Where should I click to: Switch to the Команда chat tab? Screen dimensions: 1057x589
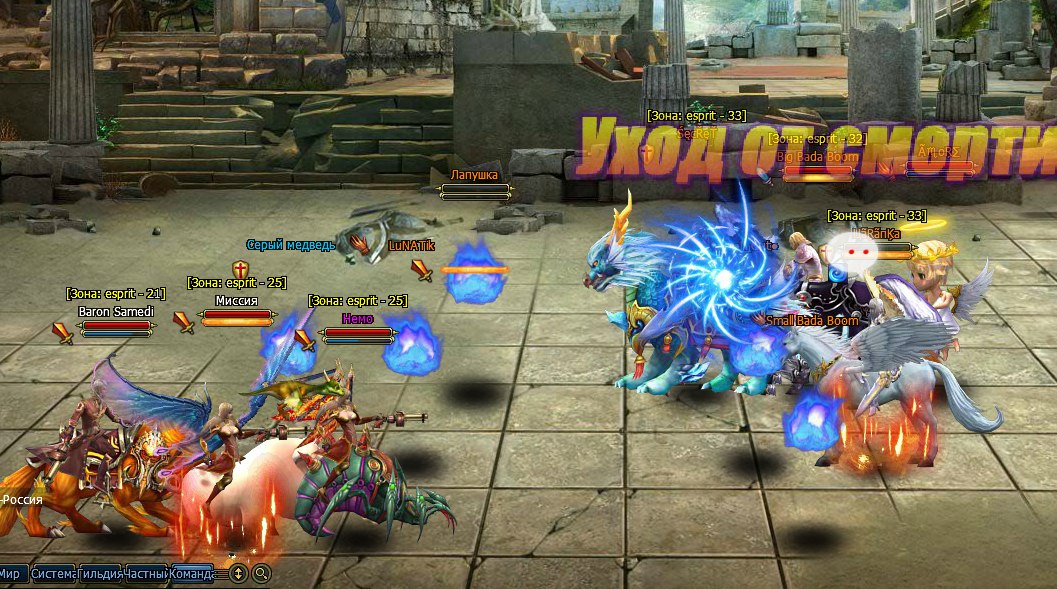click(x=192, y=574)
